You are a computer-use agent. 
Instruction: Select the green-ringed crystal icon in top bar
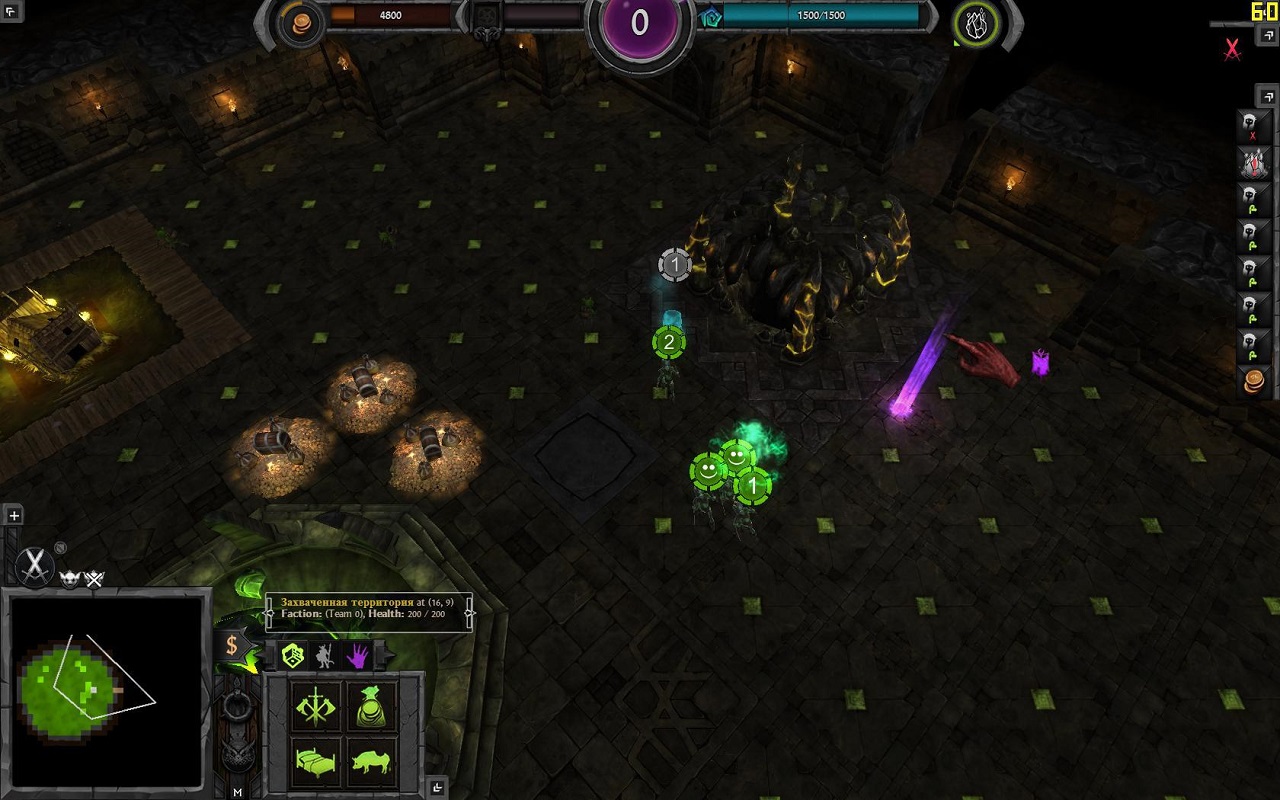click(x=974, y=23)
